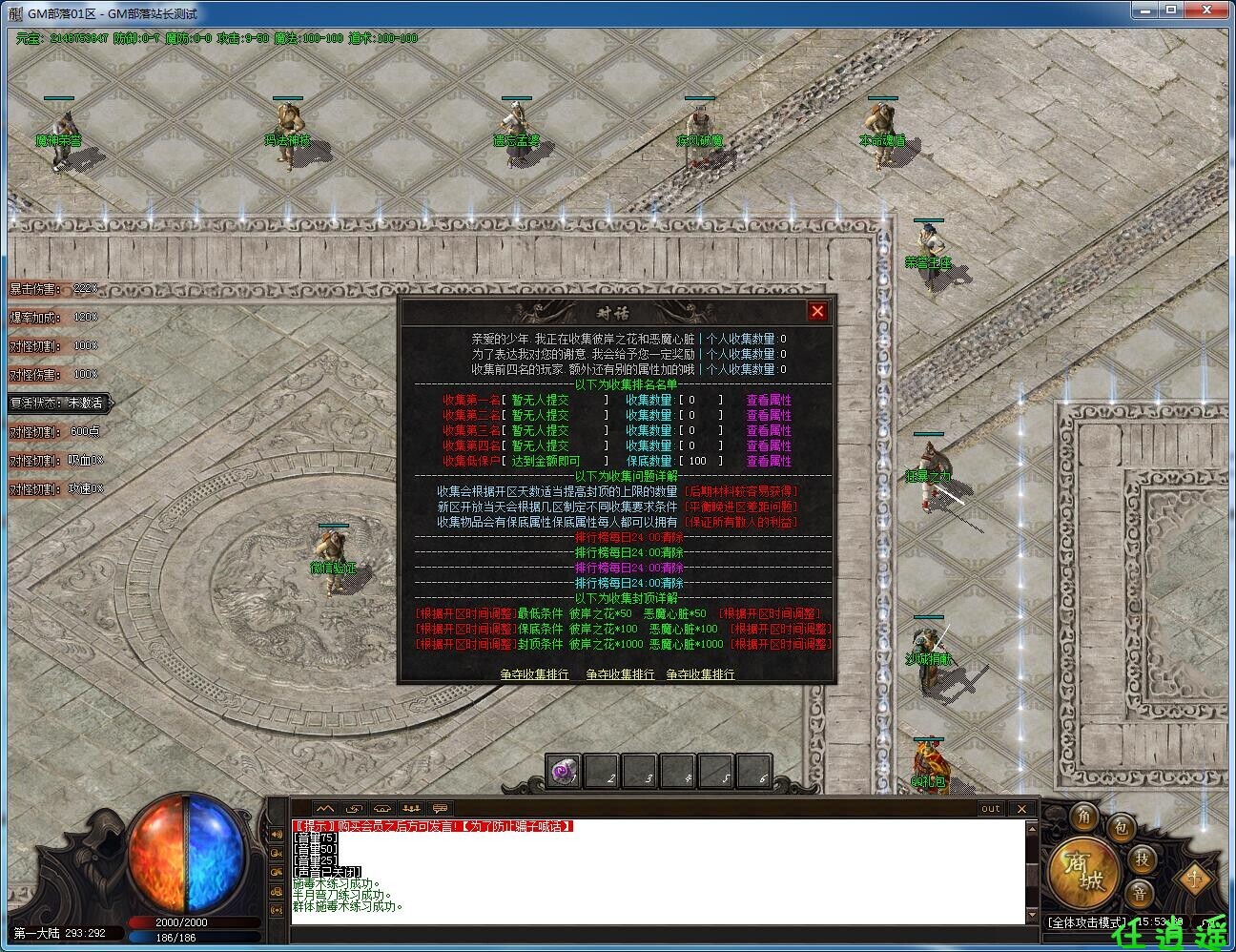The image size is (1236, 952).
Task: Toggle sound with the 音 button
Action: pyautogui.click(x=1139, y=894)
